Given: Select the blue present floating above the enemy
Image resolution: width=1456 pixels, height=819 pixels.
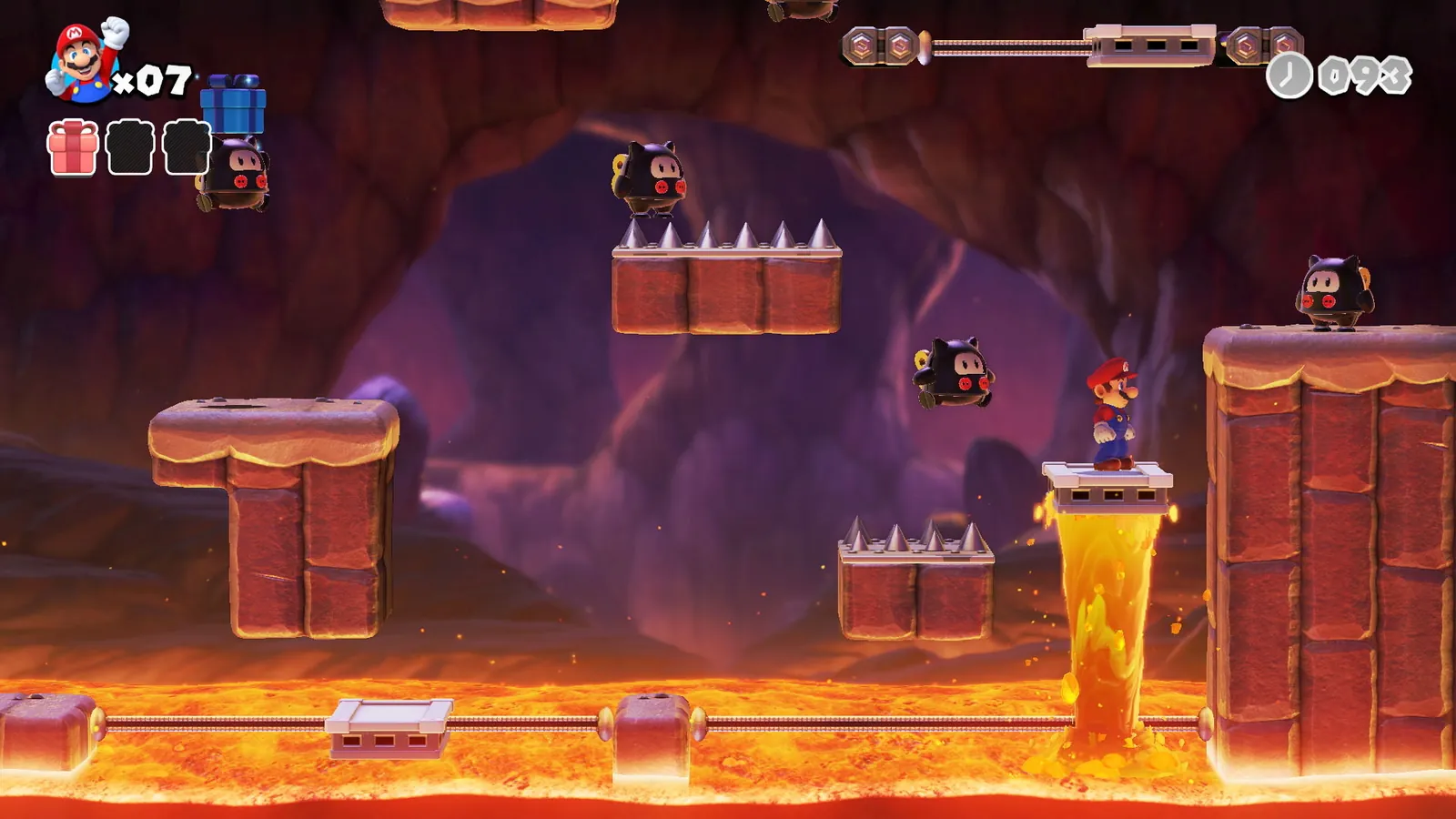Looking at the screenshot, I should (234, 105).
